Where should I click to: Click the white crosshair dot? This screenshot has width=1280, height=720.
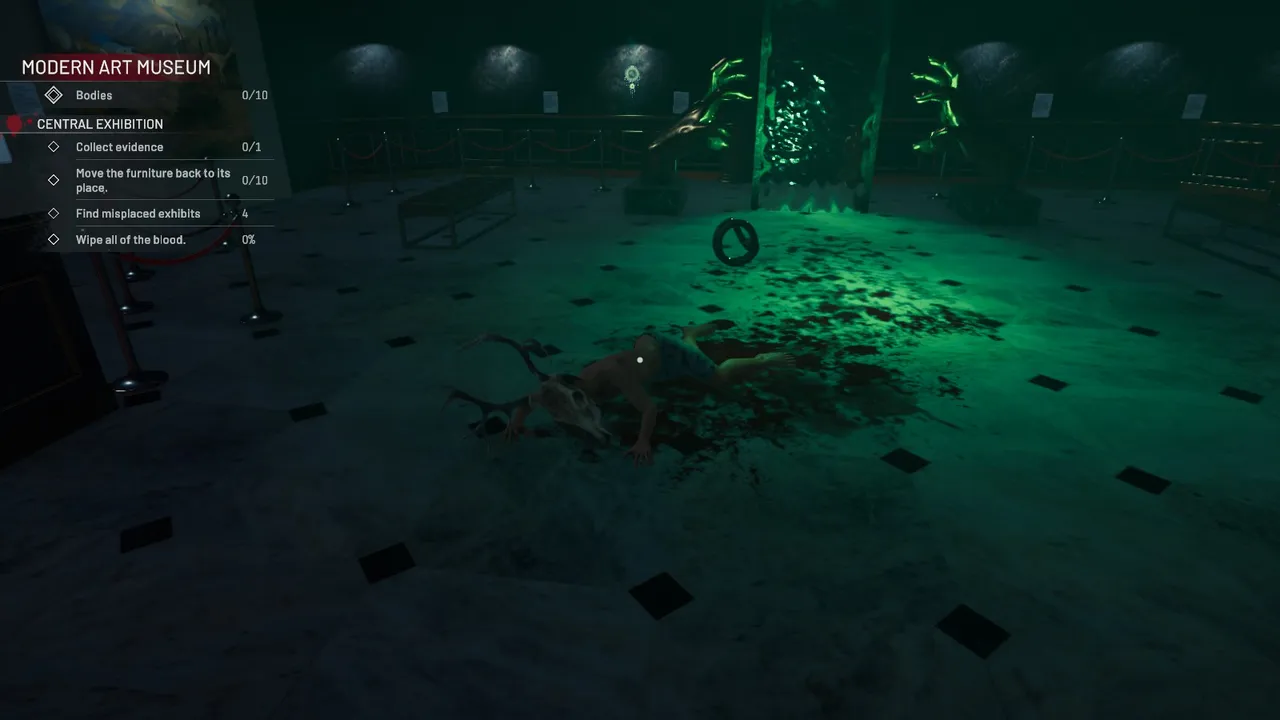click(x=640, y=359)
